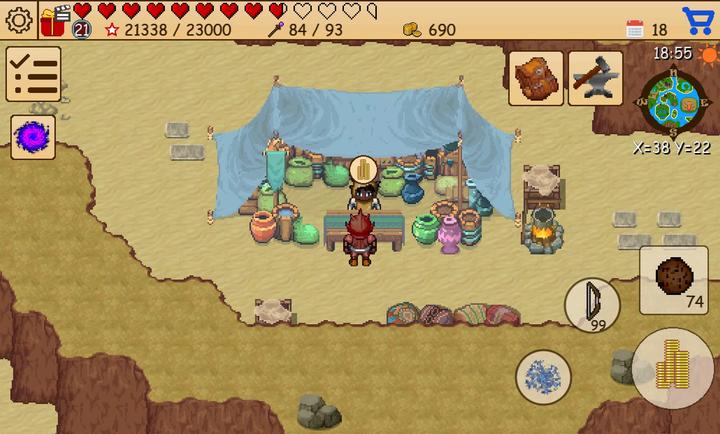Open the anvil crafting menu
This screenshot has width=720, height=434.
pyautogui.click(x=596, y=78)
